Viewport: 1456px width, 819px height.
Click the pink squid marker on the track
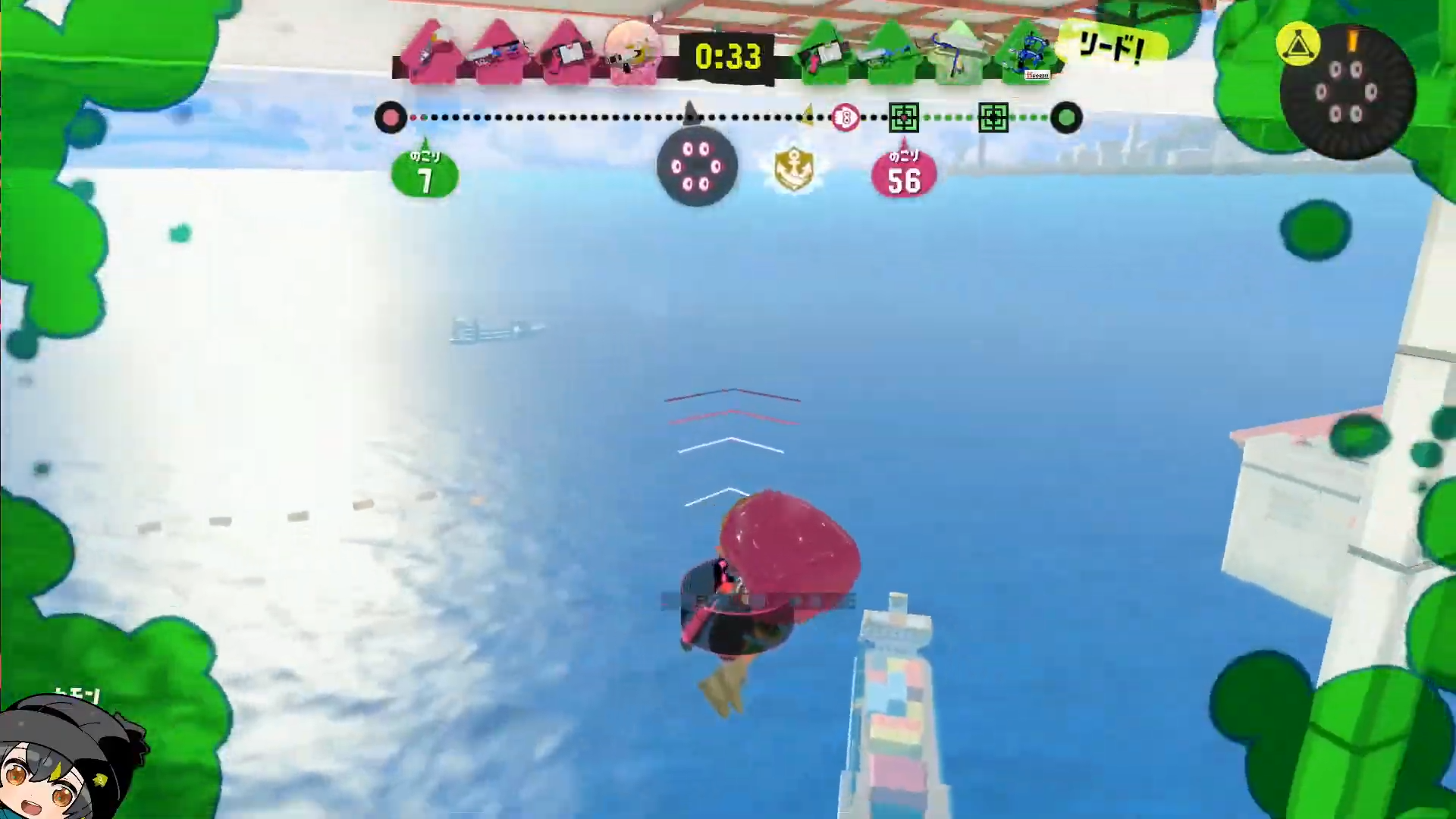pyautogui.click(x=845, y=118)
